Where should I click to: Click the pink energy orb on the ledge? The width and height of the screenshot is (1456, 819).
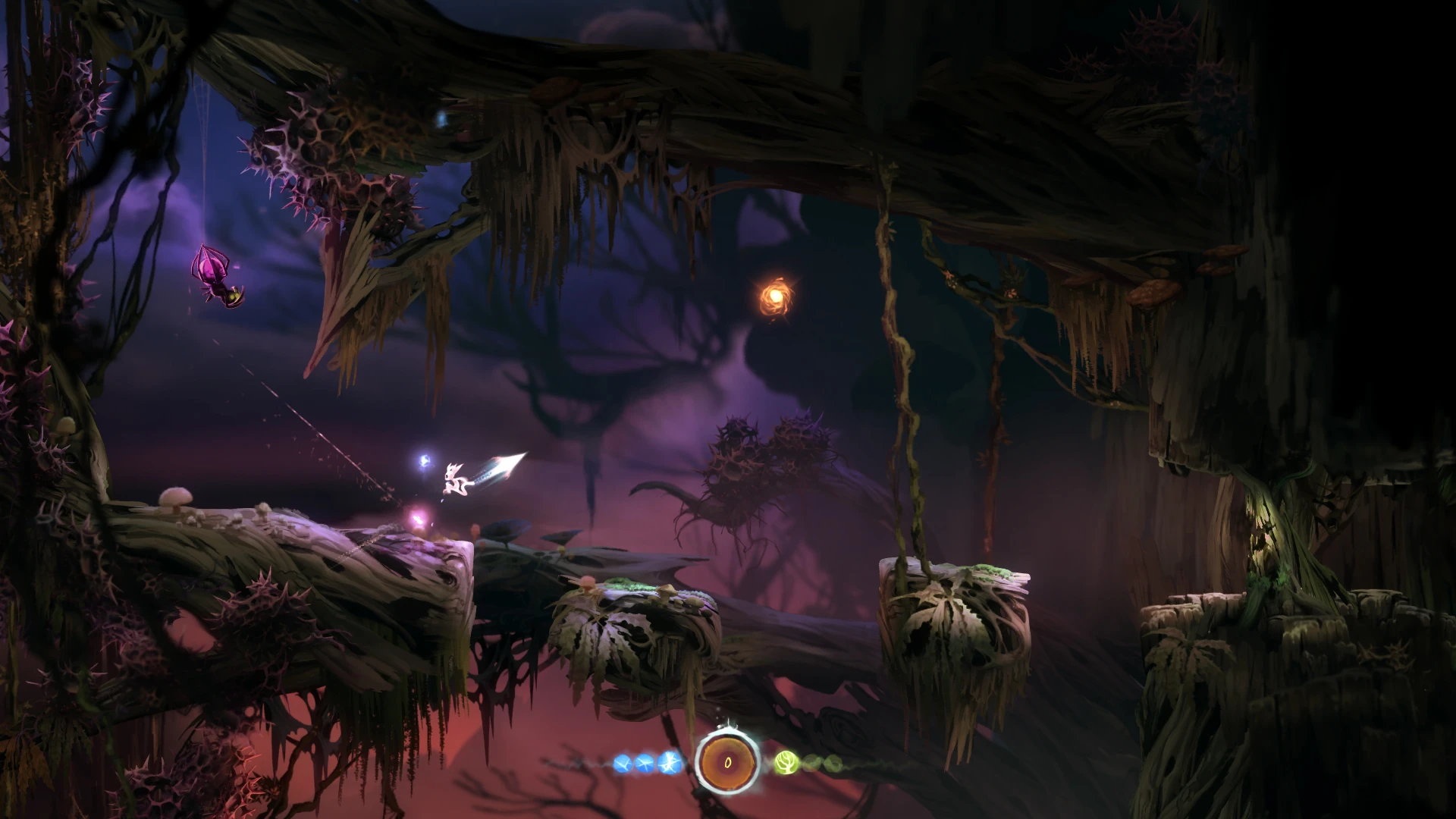pos(419,518)
